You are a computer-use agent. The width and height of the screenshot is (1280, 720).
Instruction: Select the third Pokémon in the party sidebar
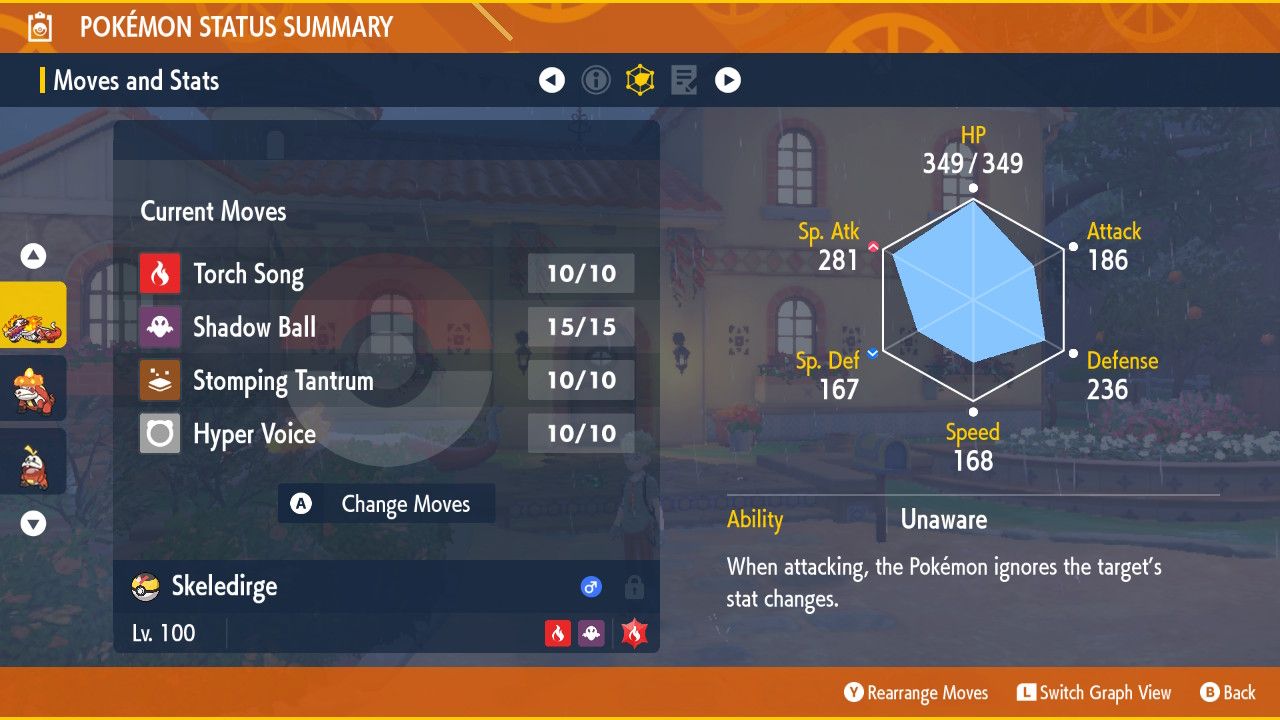(x=33, y=461)
